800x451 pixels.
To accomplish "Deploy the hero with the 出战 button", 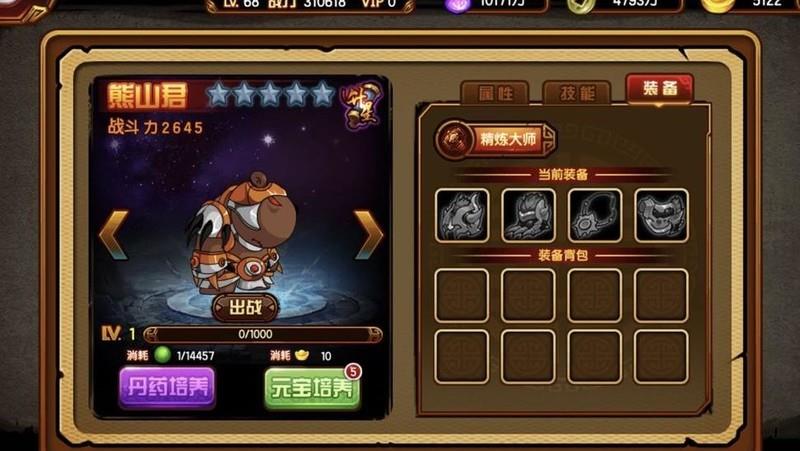I will [x=245, y=306].
